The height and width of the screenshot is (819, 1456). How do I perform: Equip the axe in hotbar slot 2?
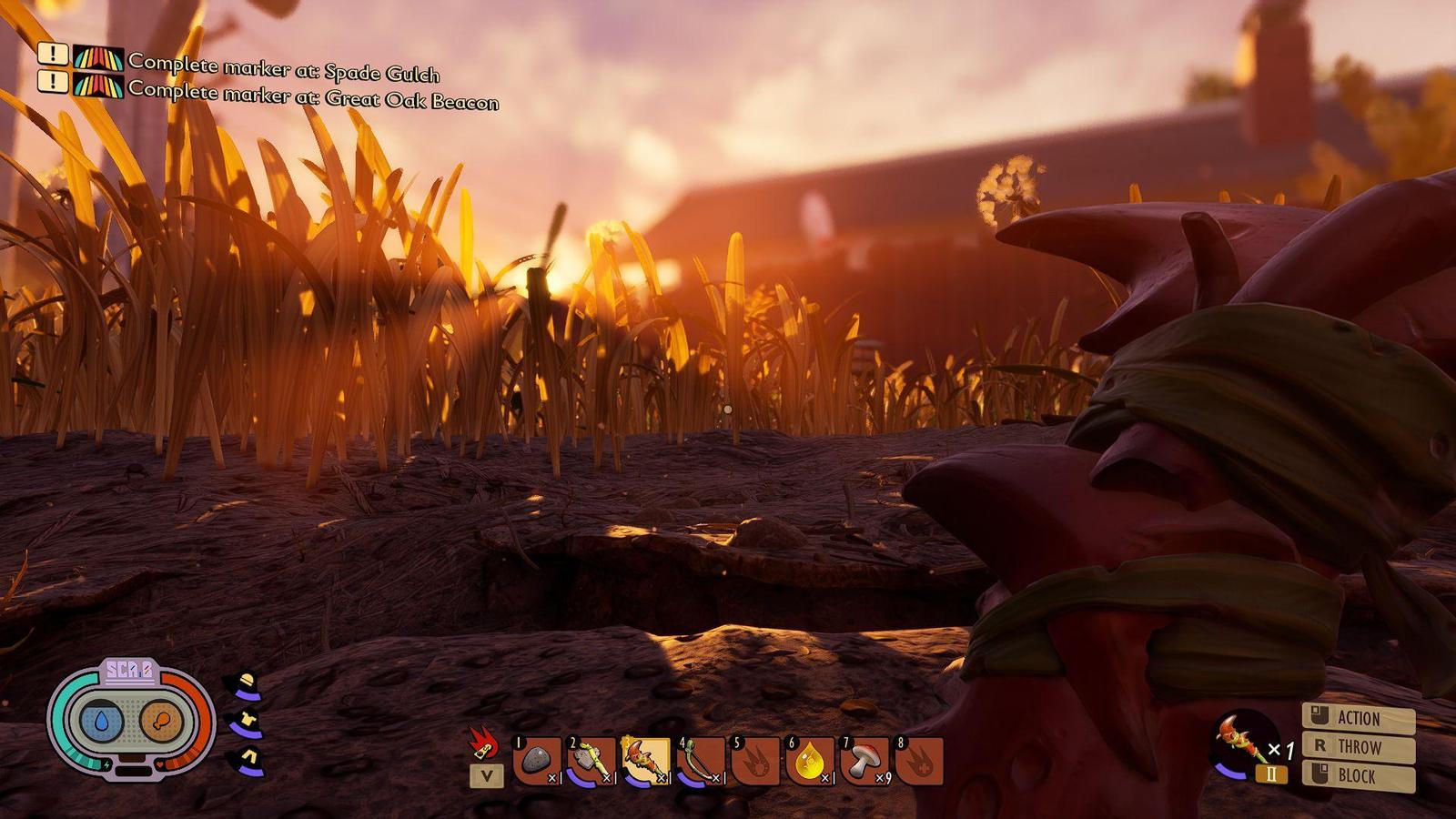click(x=591, y=761)
